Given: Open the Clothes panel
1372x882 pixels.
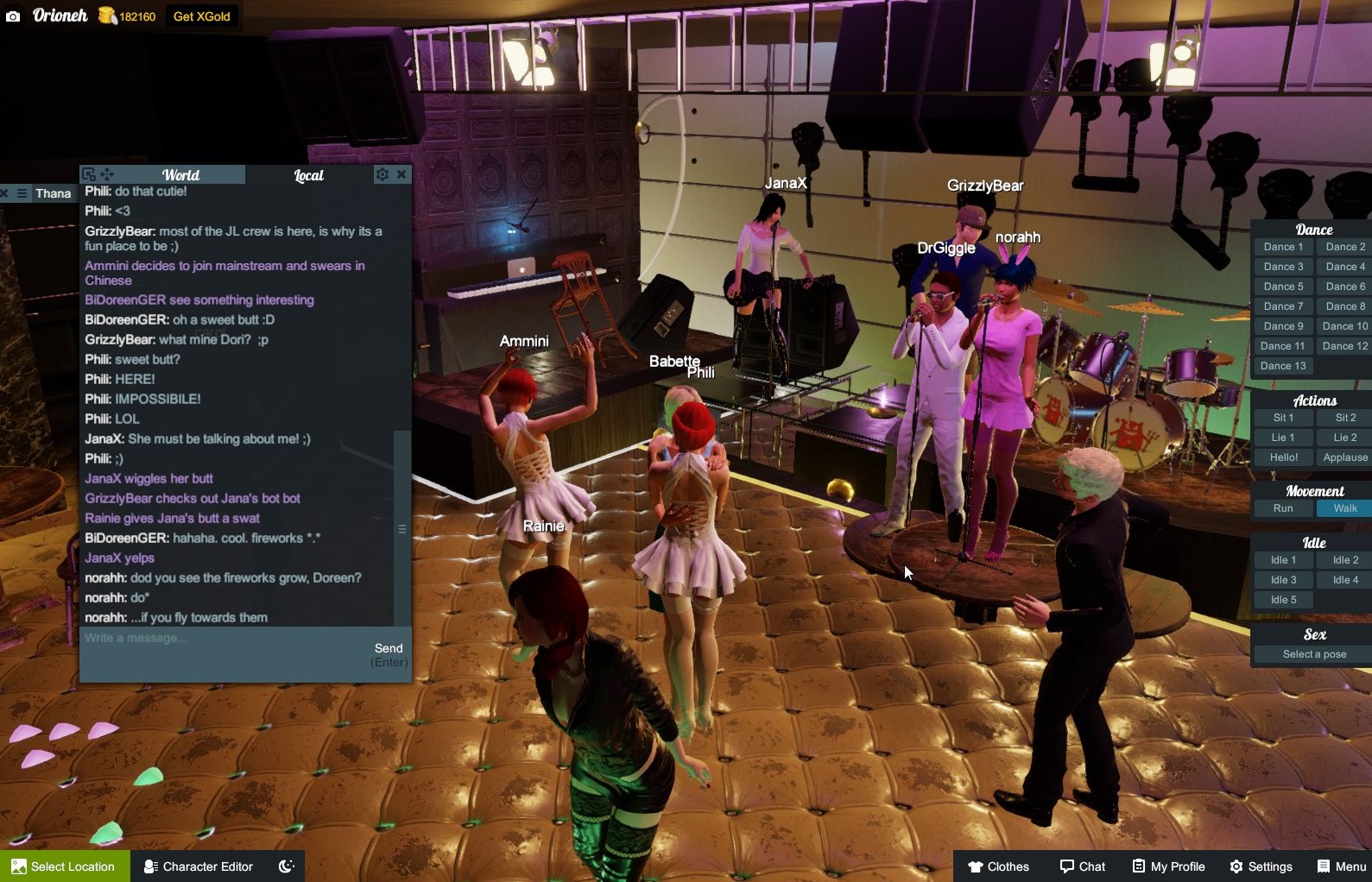Looking at the screenshot, I should pos(998,866).
